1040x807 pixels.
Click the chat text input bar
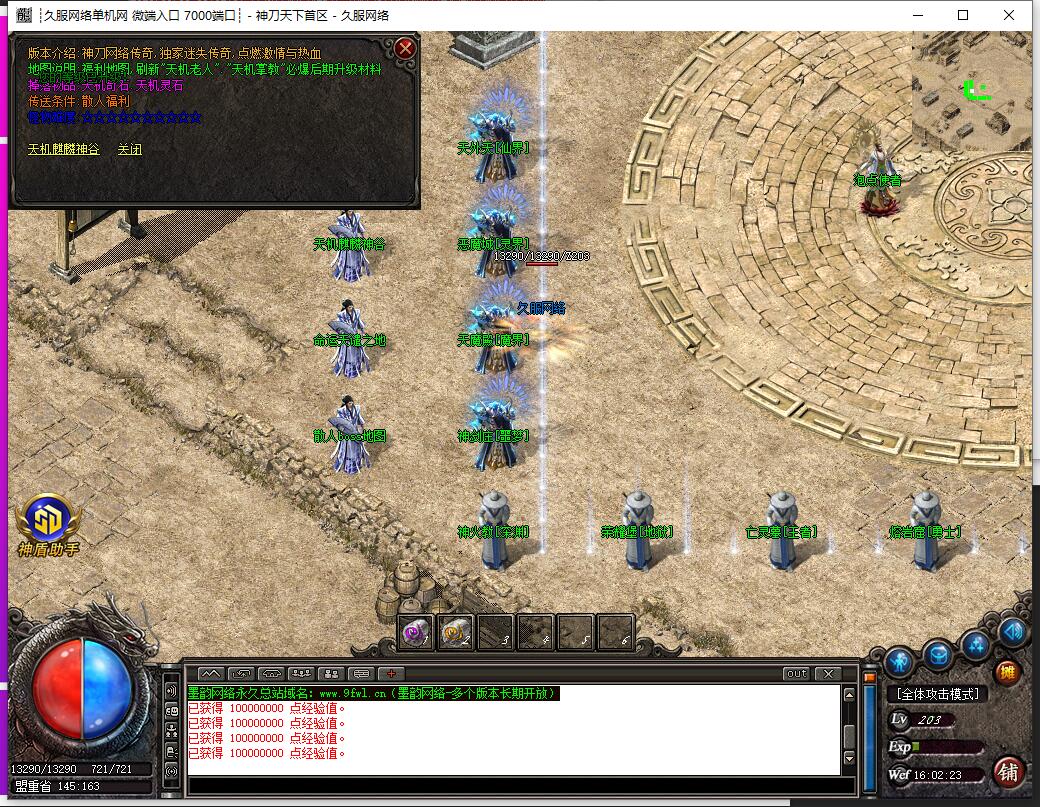(515, 785)
